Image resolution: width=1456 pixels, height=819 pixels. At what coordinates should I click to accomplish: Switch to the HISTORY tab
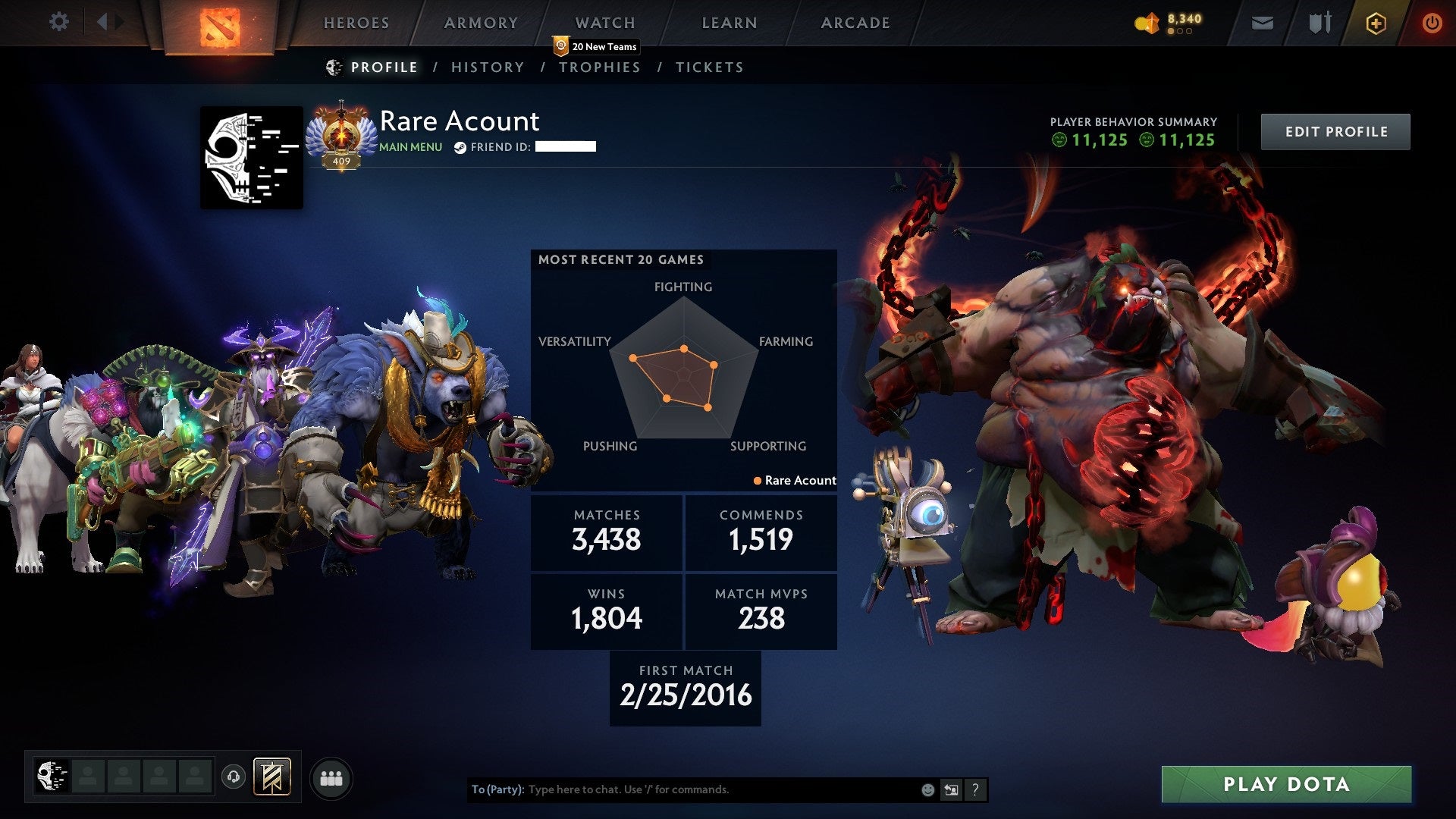pyautogui.click(x=487, y=67)
